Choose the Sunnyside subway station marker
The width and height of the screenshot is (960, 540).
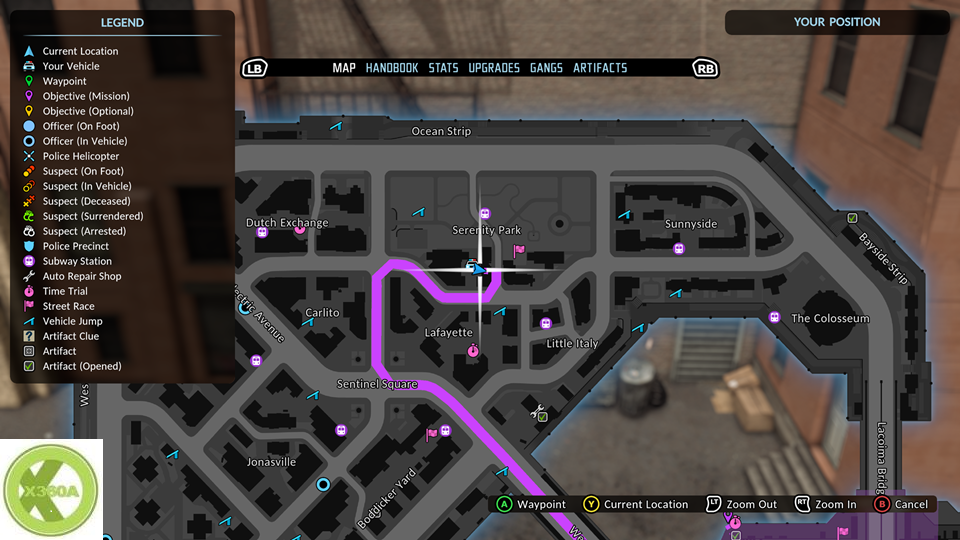coord(679,248)
